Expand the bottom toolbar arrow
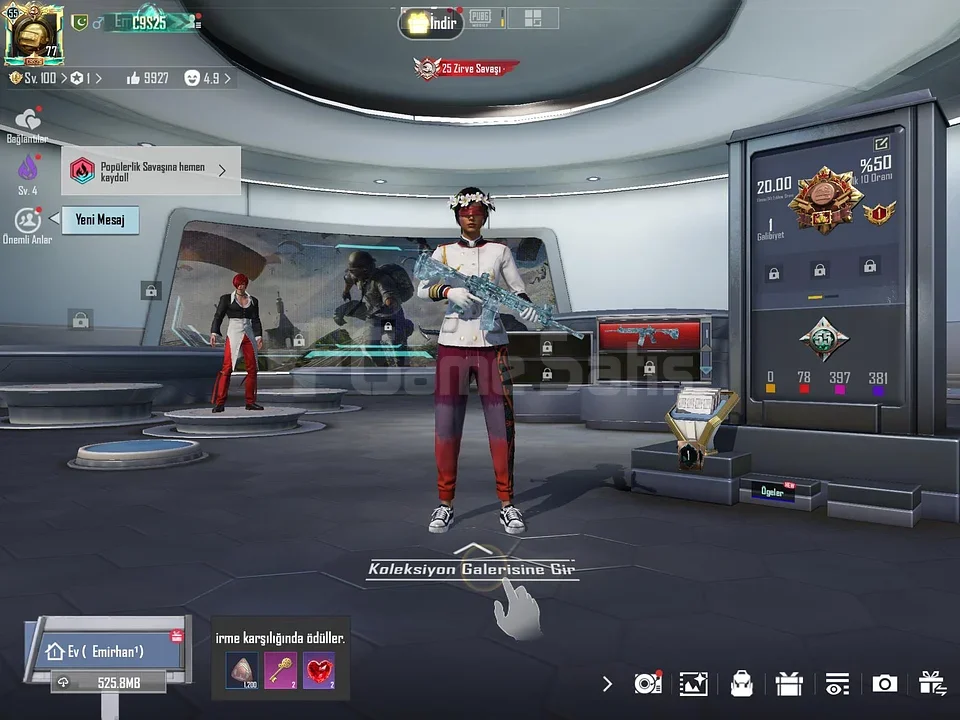Image resolution: width=960 pixels, height=720 pixels. coord(607,684)
